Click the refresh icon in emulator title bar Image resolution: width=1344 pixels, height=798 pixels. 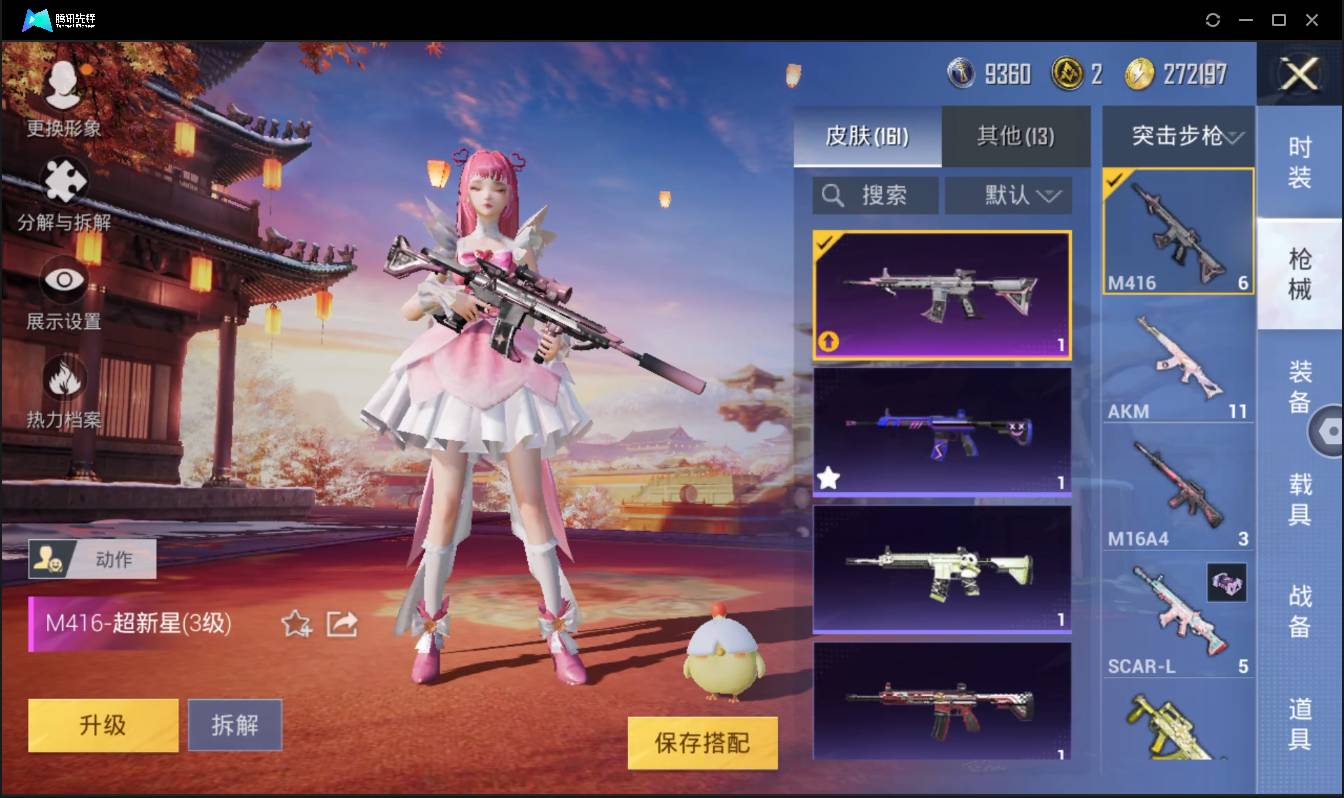[1213, 20]
